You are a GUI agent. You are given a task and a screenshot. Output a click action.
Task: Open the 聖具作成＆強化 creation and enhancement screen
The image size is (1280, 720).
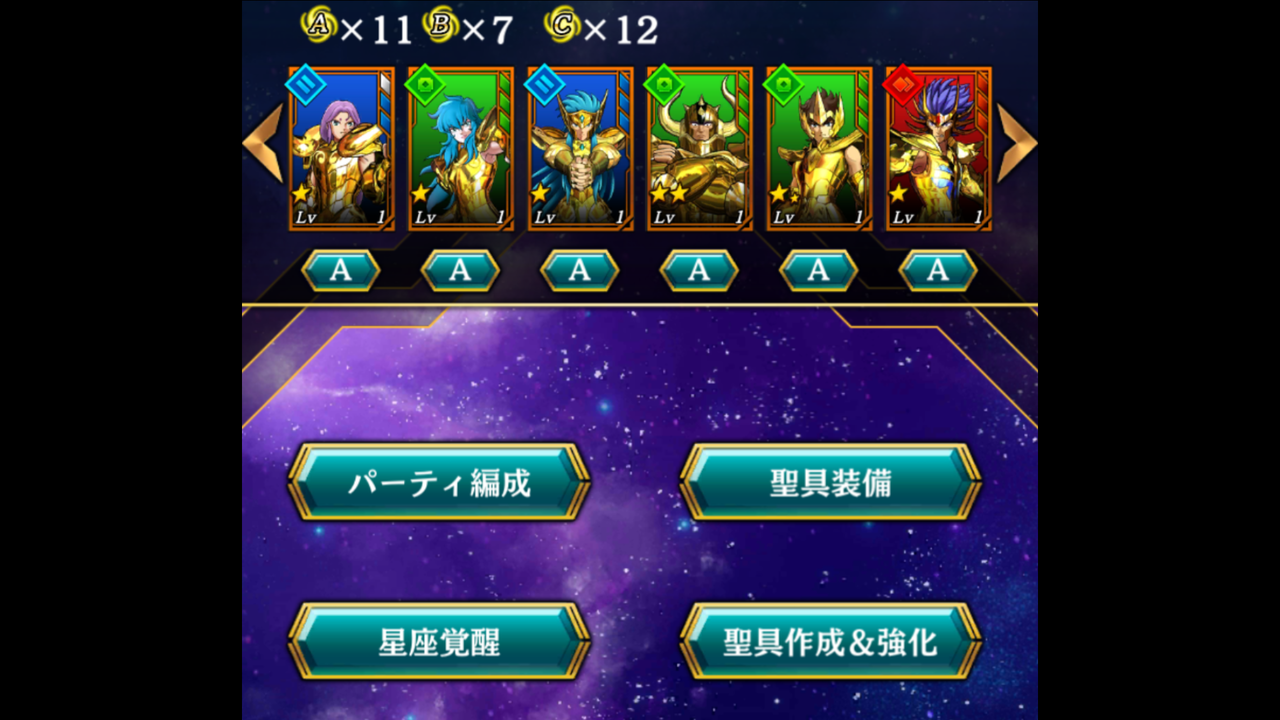(x=832, y=640)
